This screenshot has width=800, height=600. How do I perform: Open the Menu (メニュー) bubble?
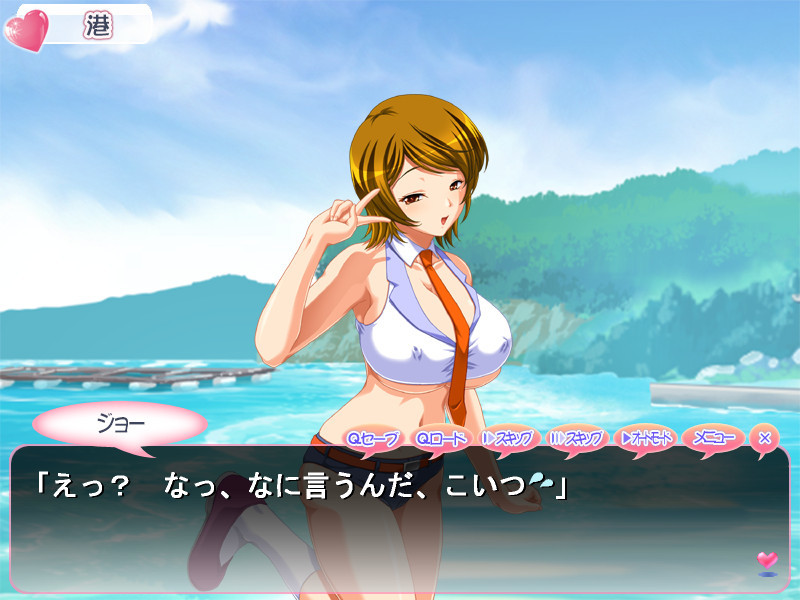tap(714, 438)
